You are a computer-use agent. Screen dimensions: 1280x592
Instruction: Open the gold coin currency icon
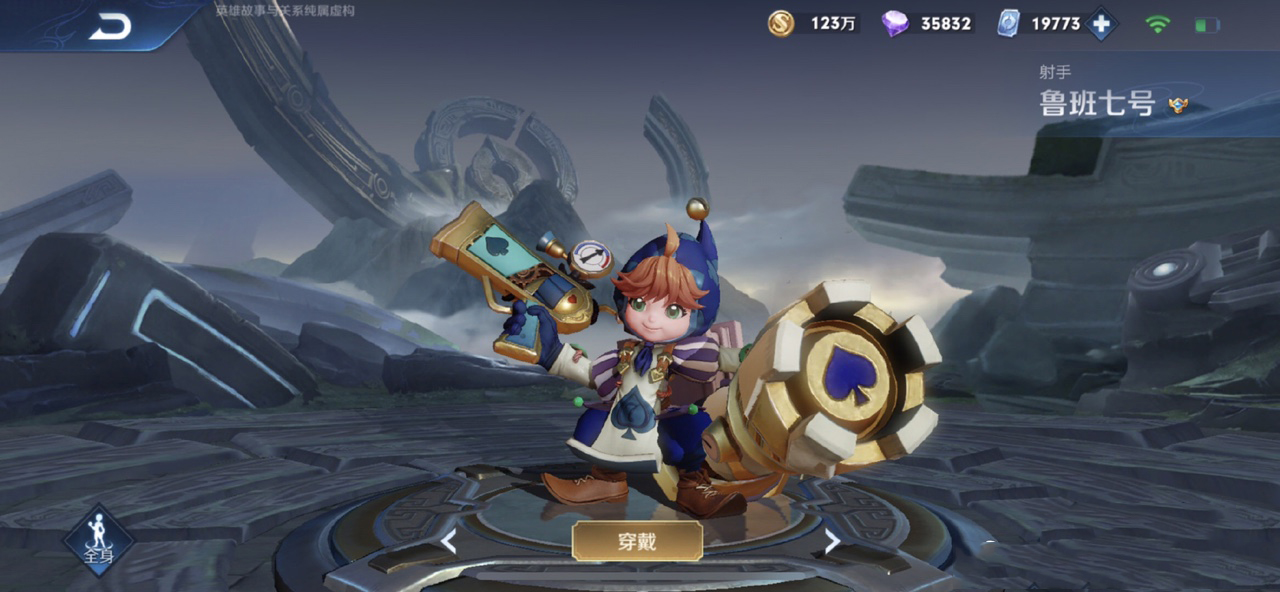[781, 23]
